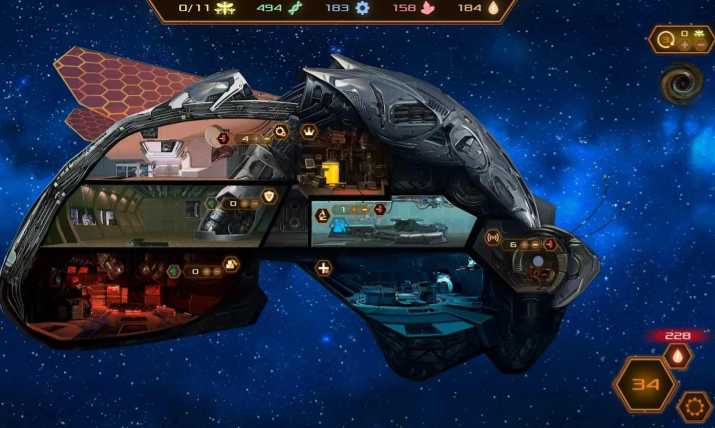This screenshot has height=428, width=715.
Task: Click the magnifier icon in the top room
Action: coord(282,130)
